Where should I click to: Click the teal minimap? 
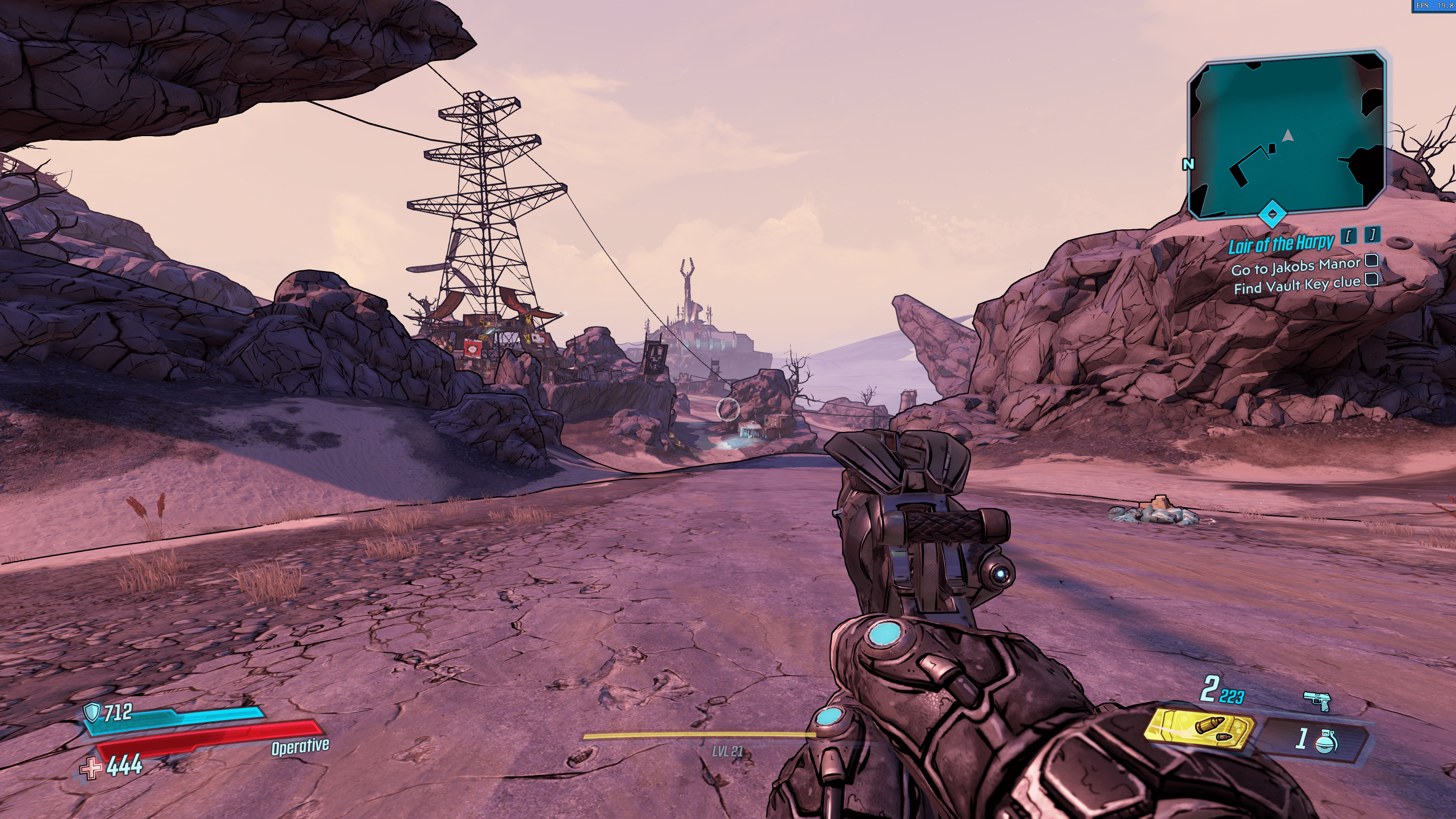pos(1287,136)
